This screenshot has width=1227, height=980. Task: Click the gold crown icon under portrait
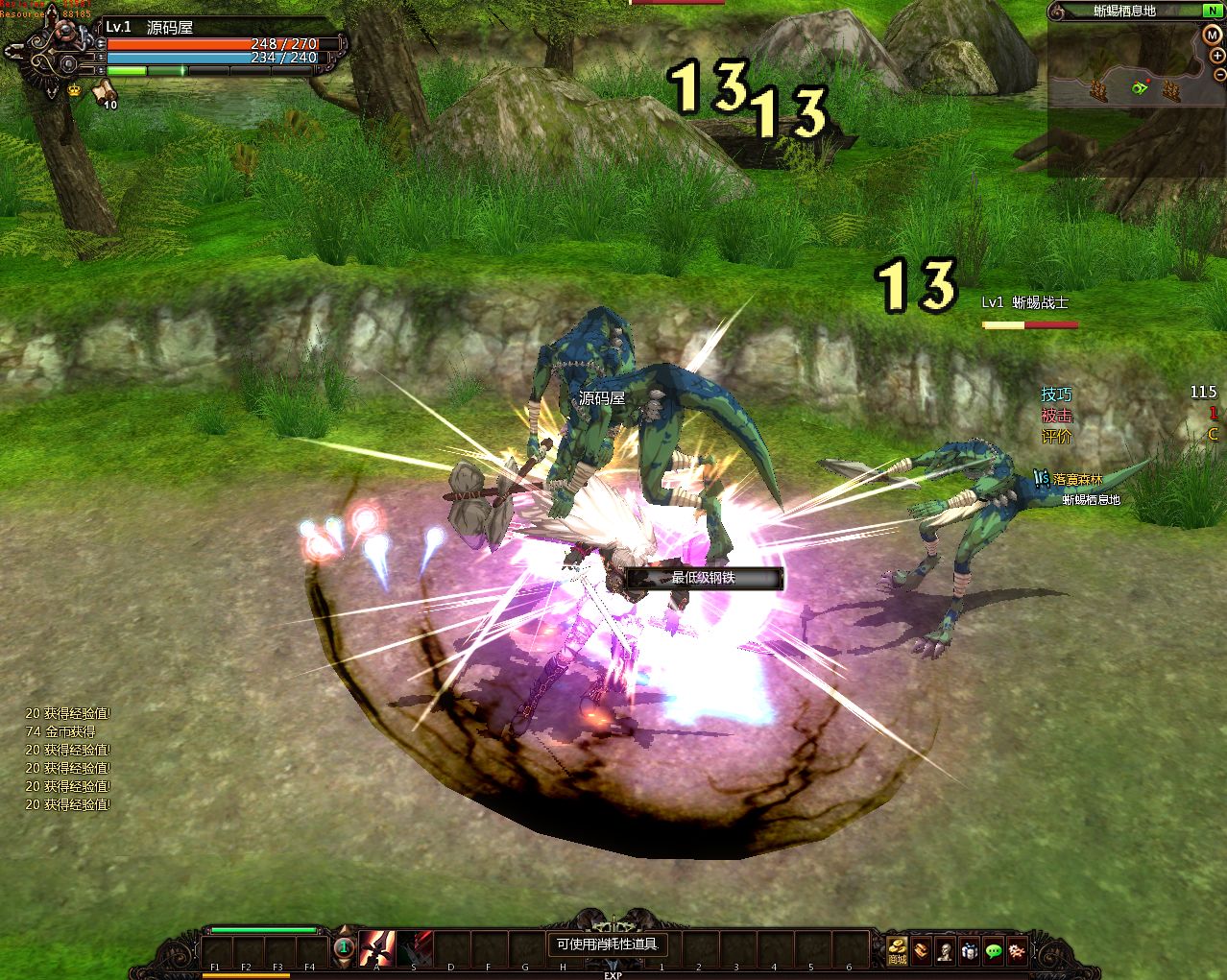click(75, 90)
